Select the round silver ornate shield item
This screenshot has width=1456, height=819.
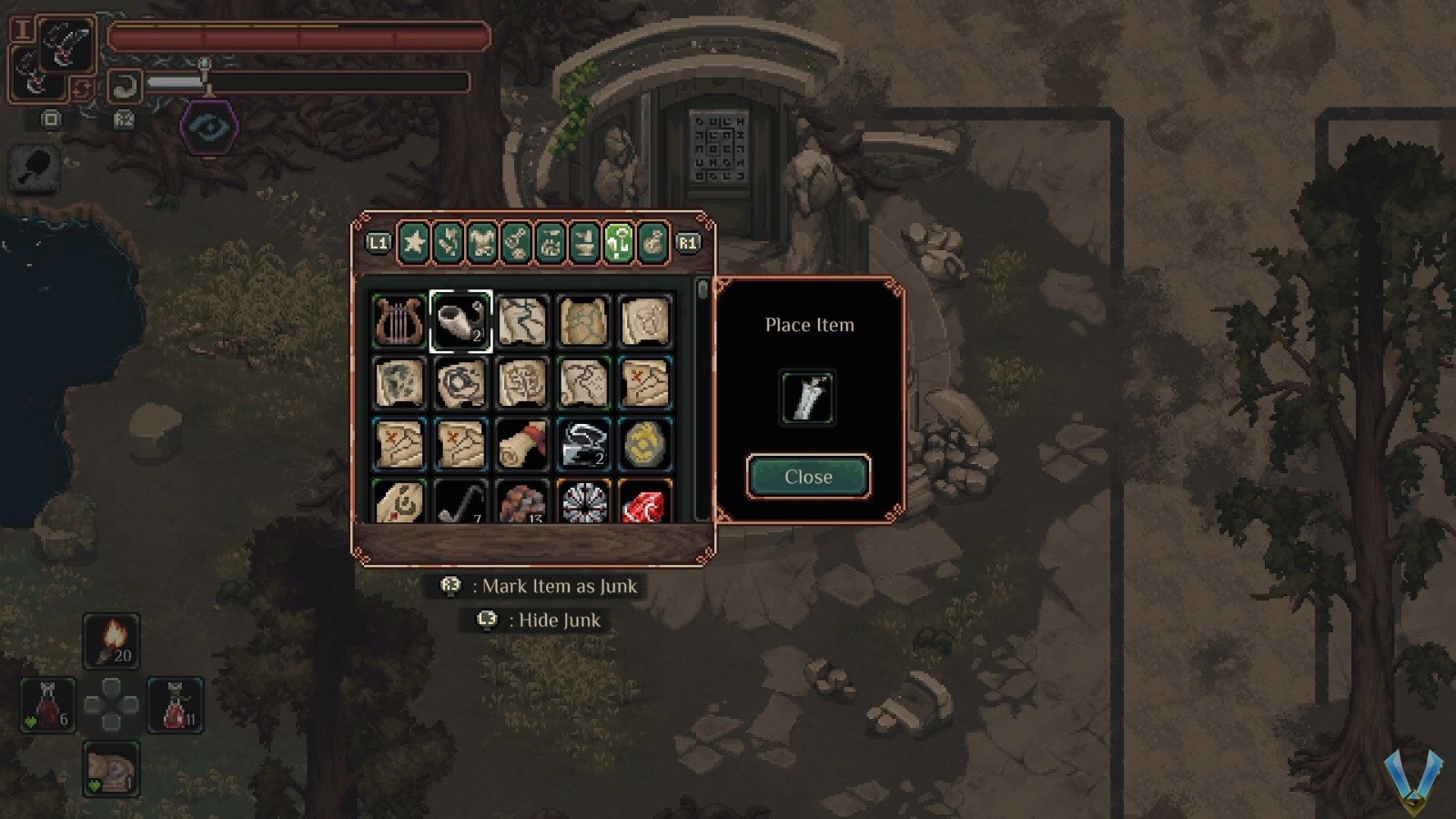point(583,503)
